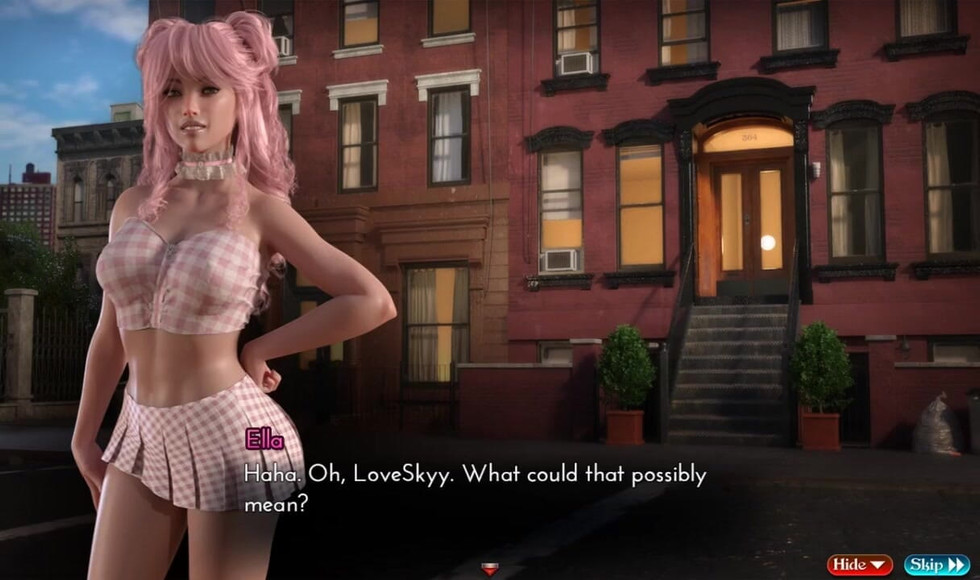This screenshot has height=580, width=980.
Task: Hide the dialogue text box
Action: [x=859, y=565]
